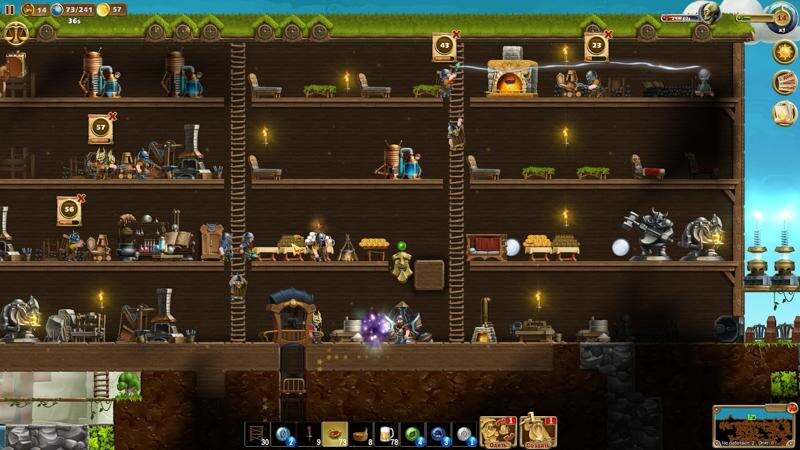Cancel the task marker numbered 37
The width and height of the screenshot is (800, 450).
tap(113, 116)
